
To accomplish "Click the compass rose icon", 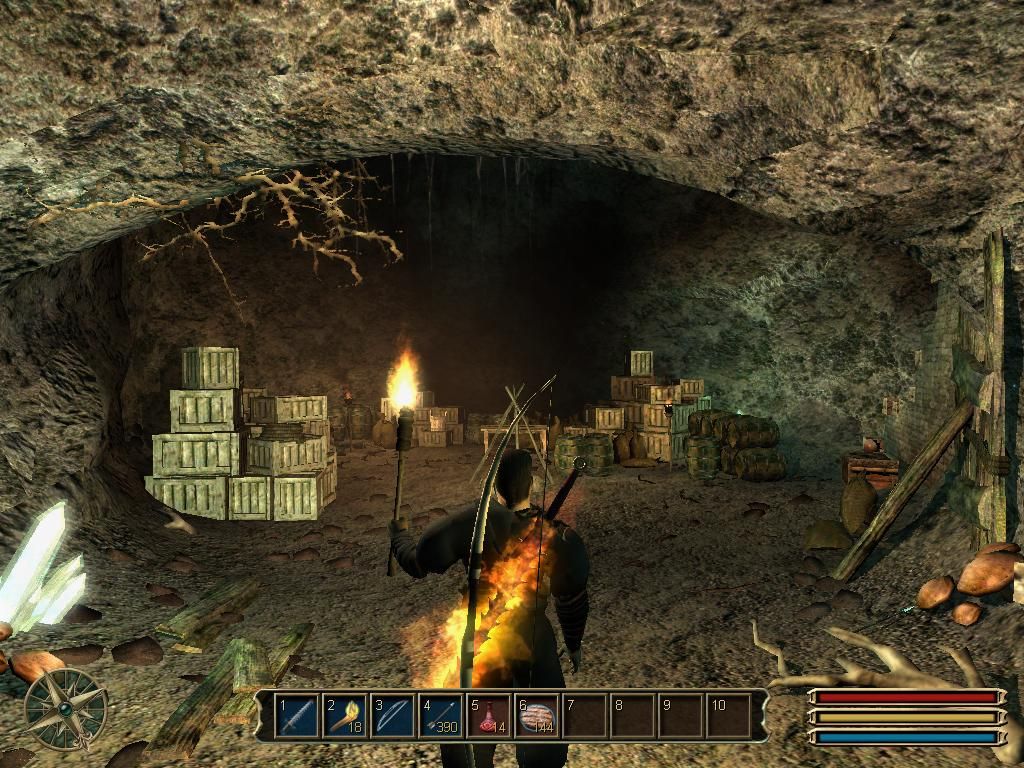I will tap(65, 708).
